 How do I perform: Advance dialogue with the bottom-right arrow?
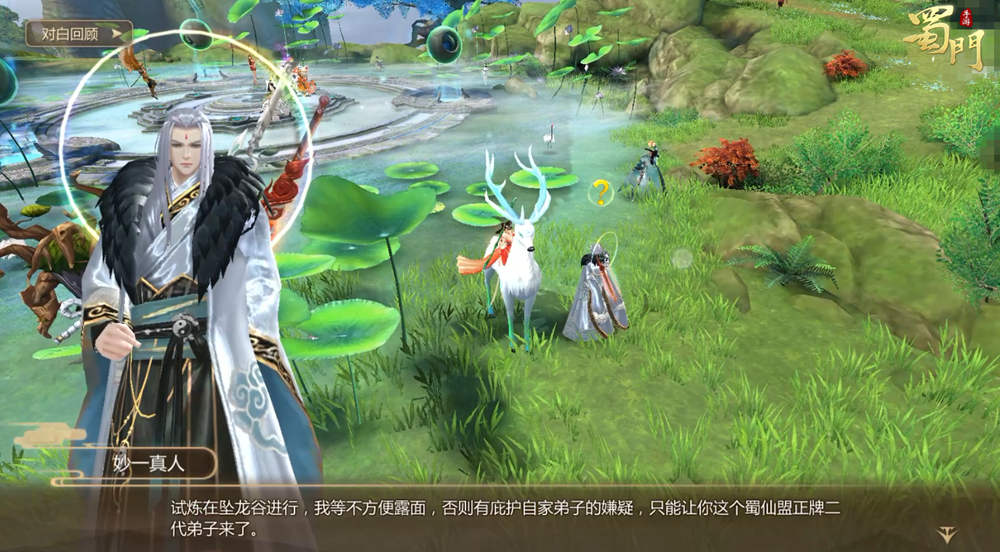(x=946, y=534)
